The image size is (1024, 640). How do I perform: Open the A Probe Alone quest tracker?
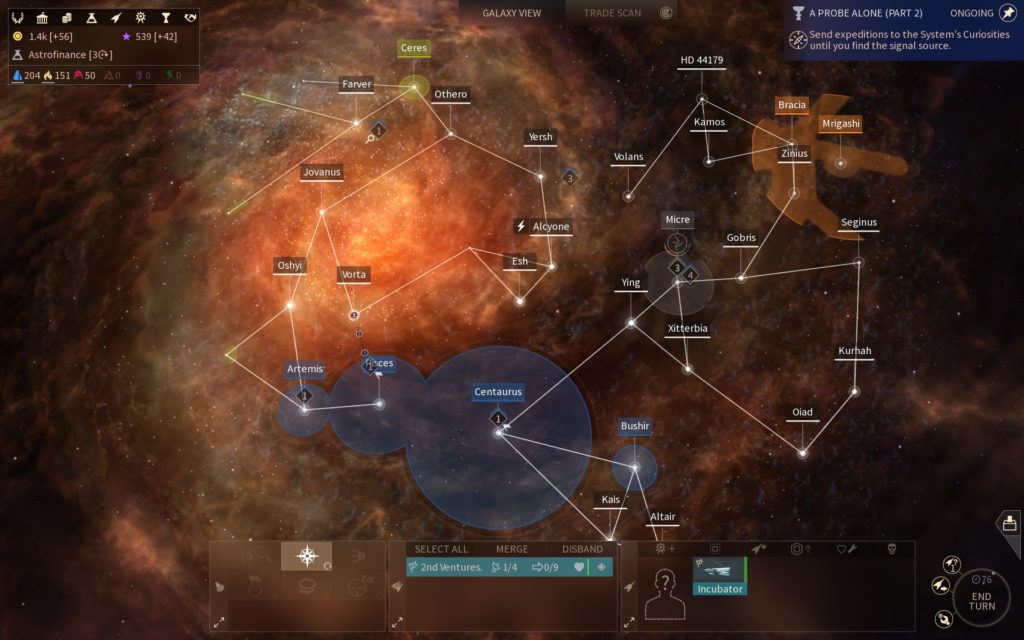[x=865, y=13]
